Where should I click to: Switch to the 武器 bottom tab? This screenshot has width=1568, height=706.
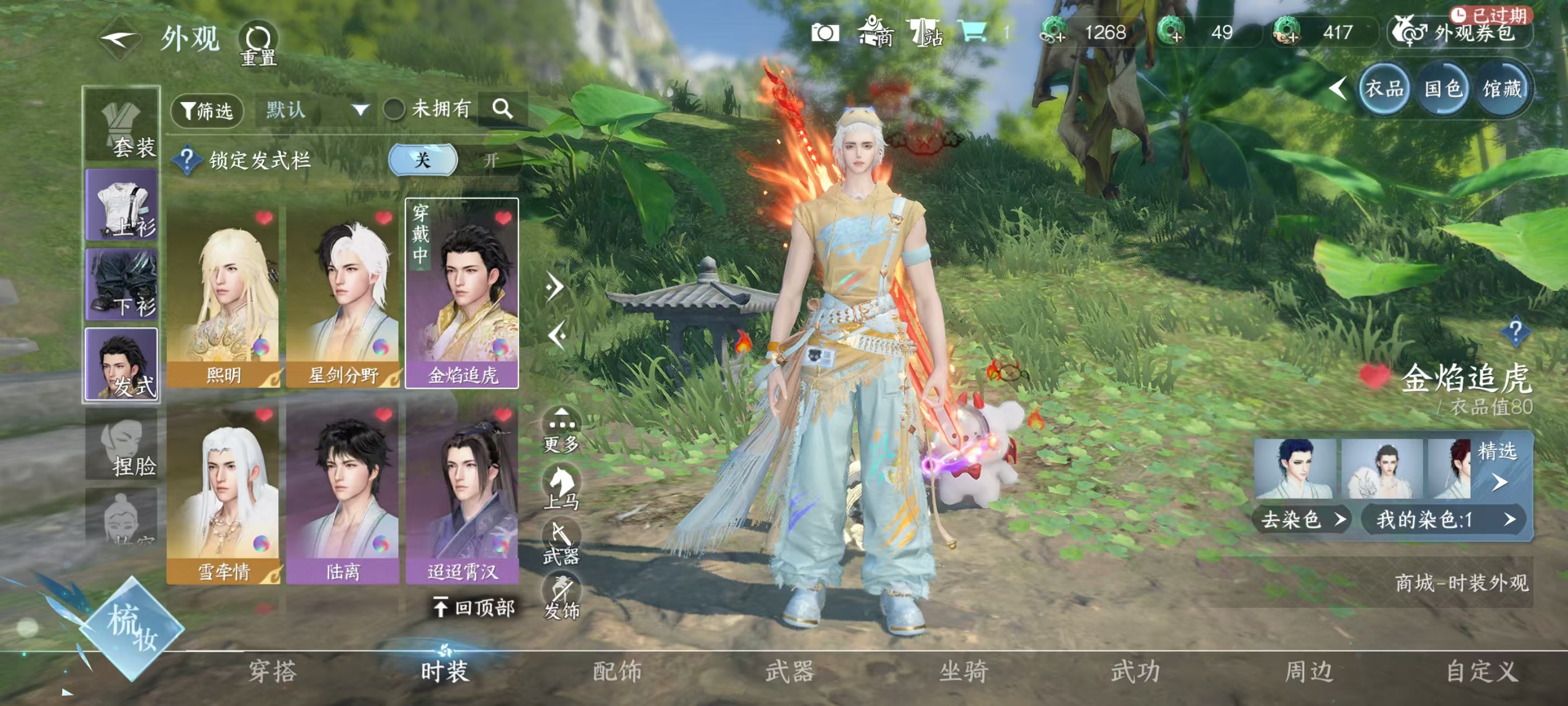pyautogui.click(x=789, y=671)
